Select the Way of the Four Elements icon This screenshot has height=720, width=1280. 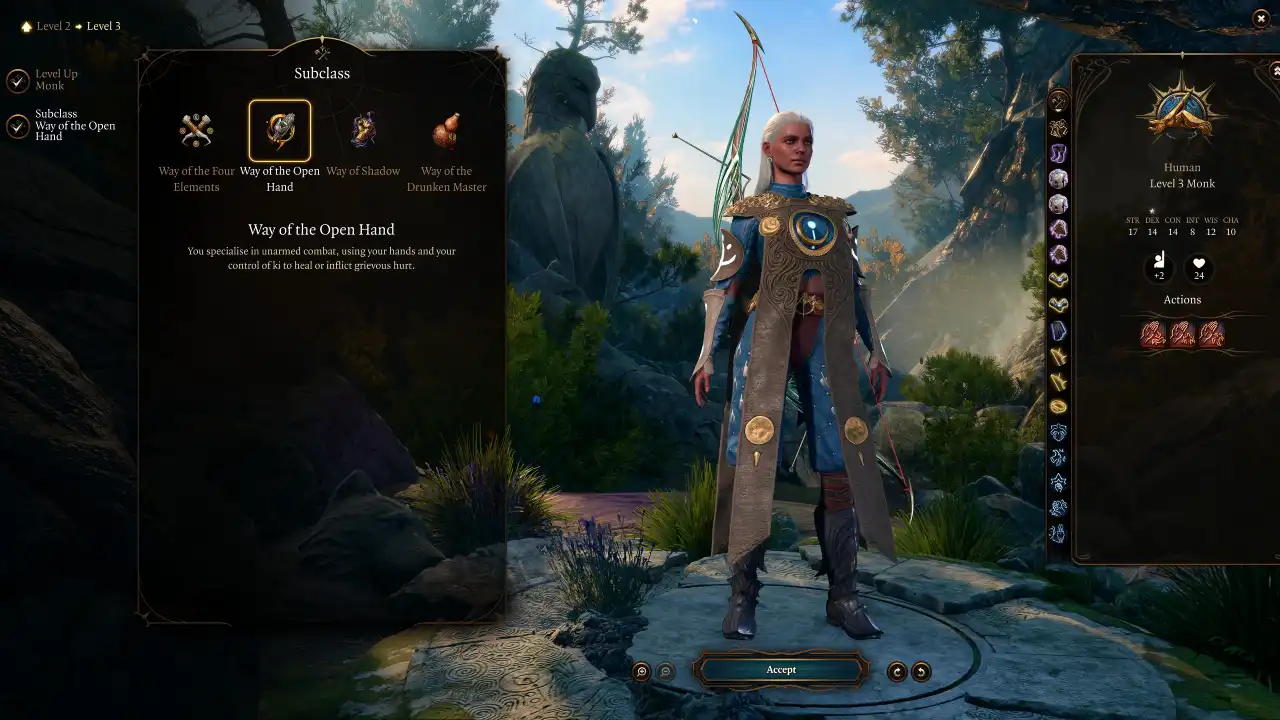click(x=196, y=130)
